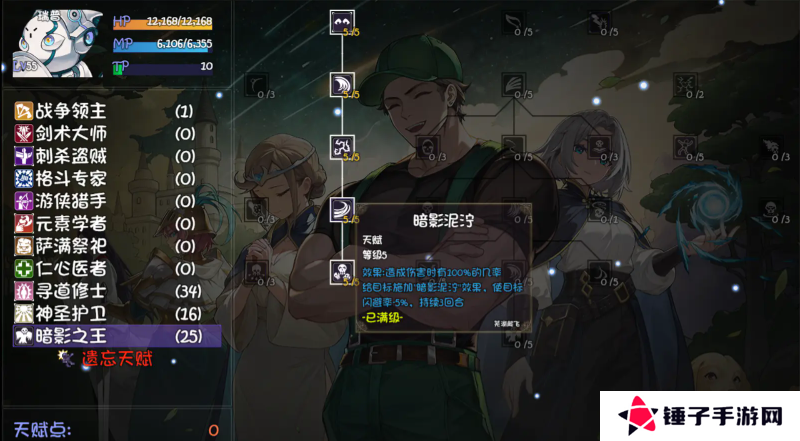This screenshot has height=441, width=800.
Task: Choose the 暗影之王 class entry
Action: [x=70, y=336]
